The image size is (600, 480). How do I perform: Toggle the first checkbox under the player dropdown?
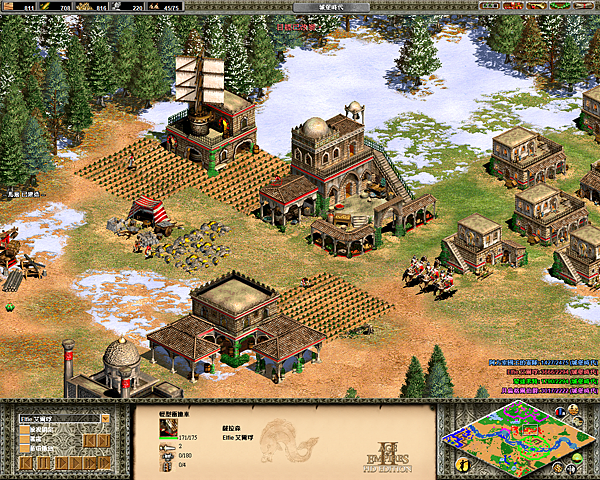click(x=24, y=431)
